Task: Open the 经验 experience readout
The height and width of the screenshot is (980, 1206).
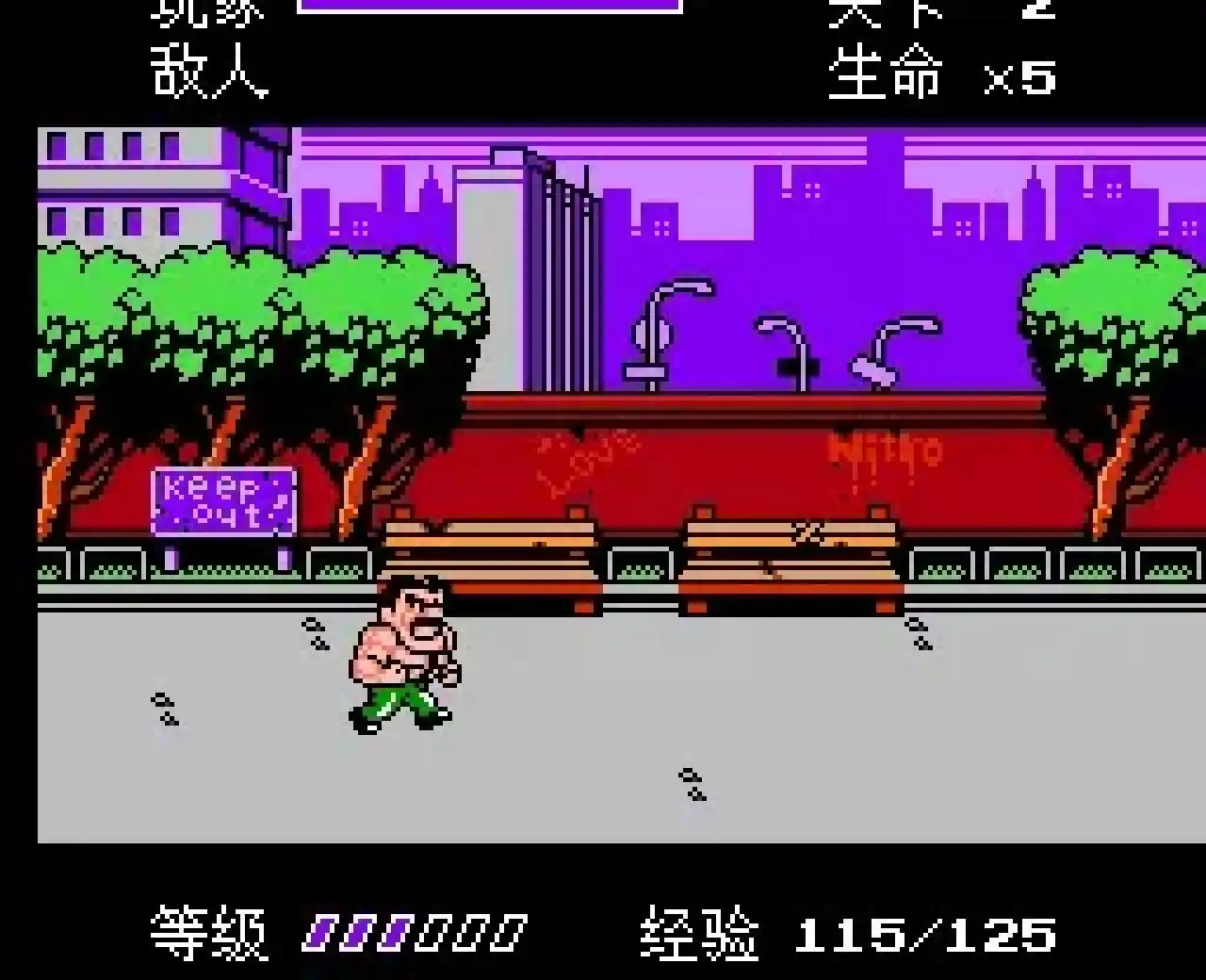Action: point(702,933)
